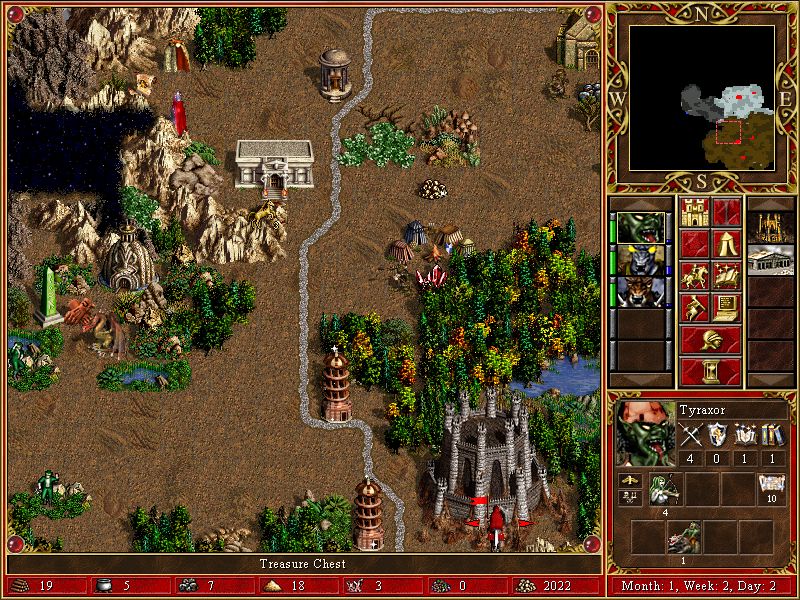End the turn with the hourglass button
800x600 pixels.
[x=711, y=371]
